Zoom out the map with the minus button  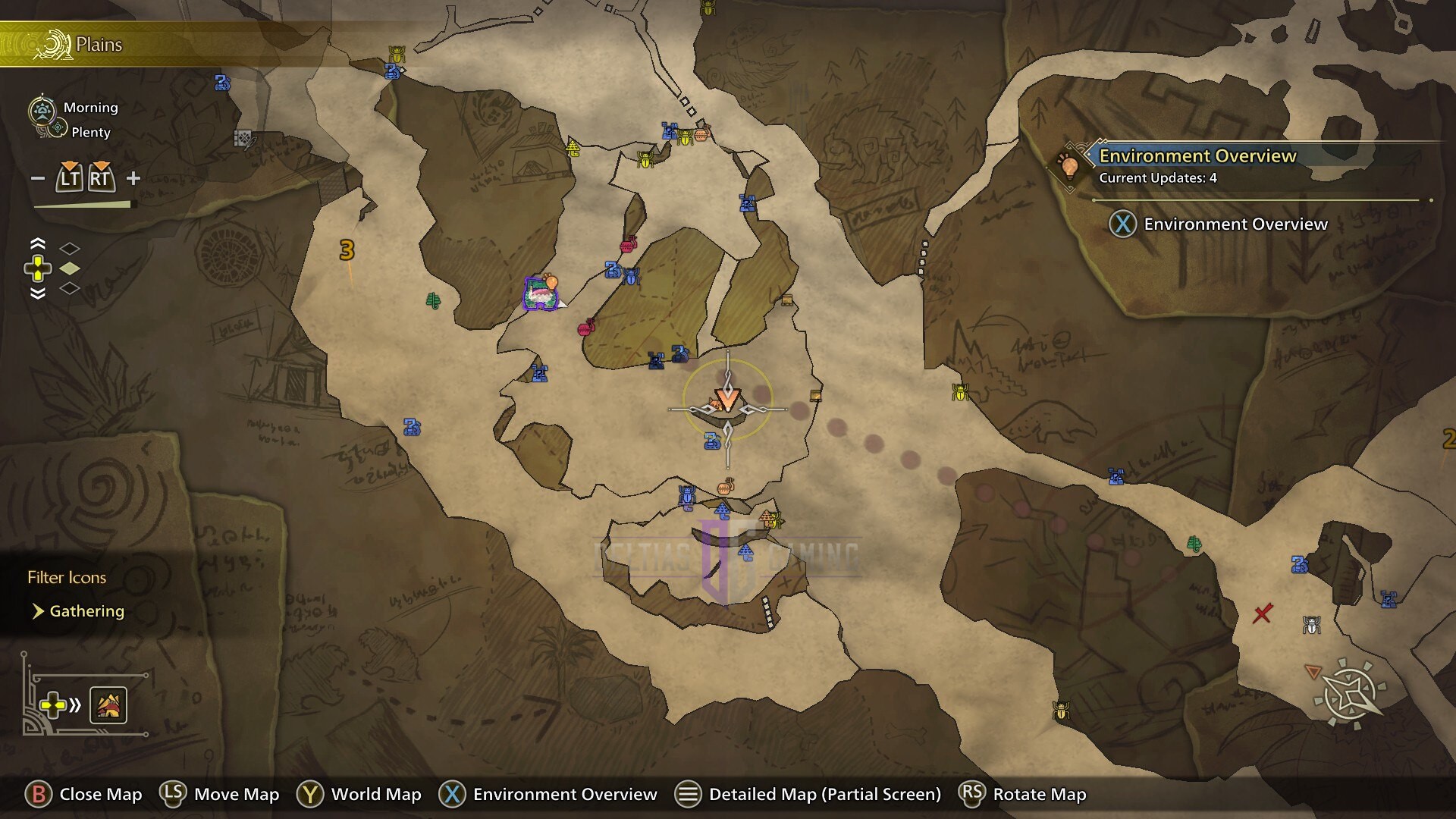click(x=38, y=179)
